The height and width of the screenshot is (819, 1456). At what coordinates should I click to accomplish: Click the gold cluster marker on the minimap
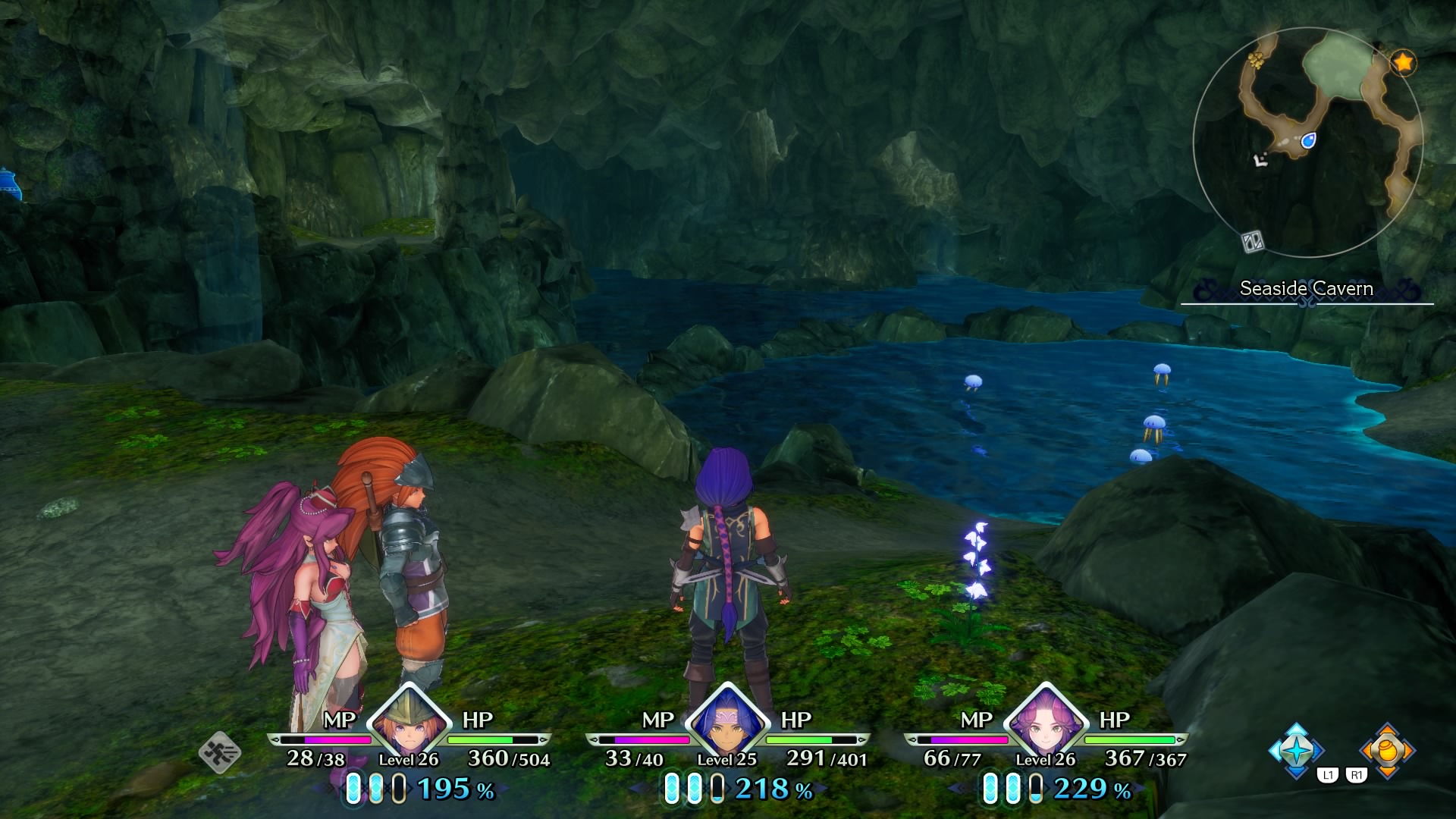point(1257,59)
